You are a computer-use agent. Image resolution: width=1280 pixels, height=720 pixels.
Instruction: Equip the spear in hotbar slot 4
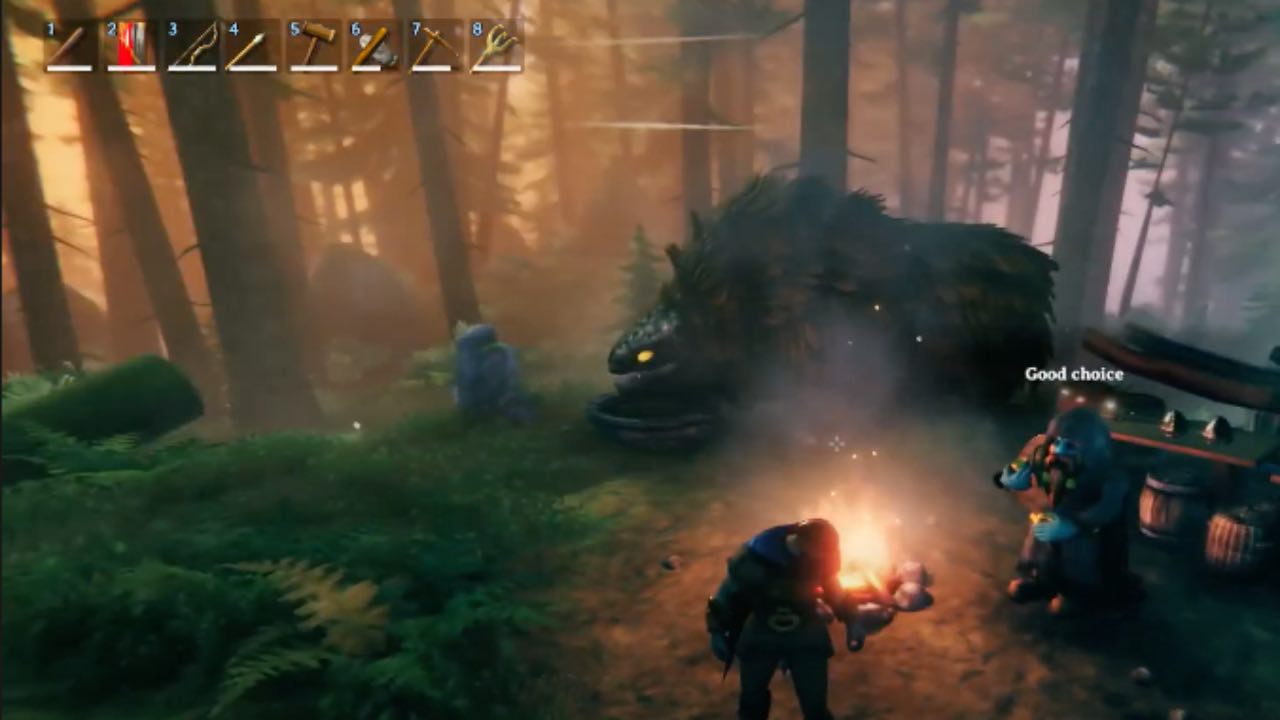point(252,46)
